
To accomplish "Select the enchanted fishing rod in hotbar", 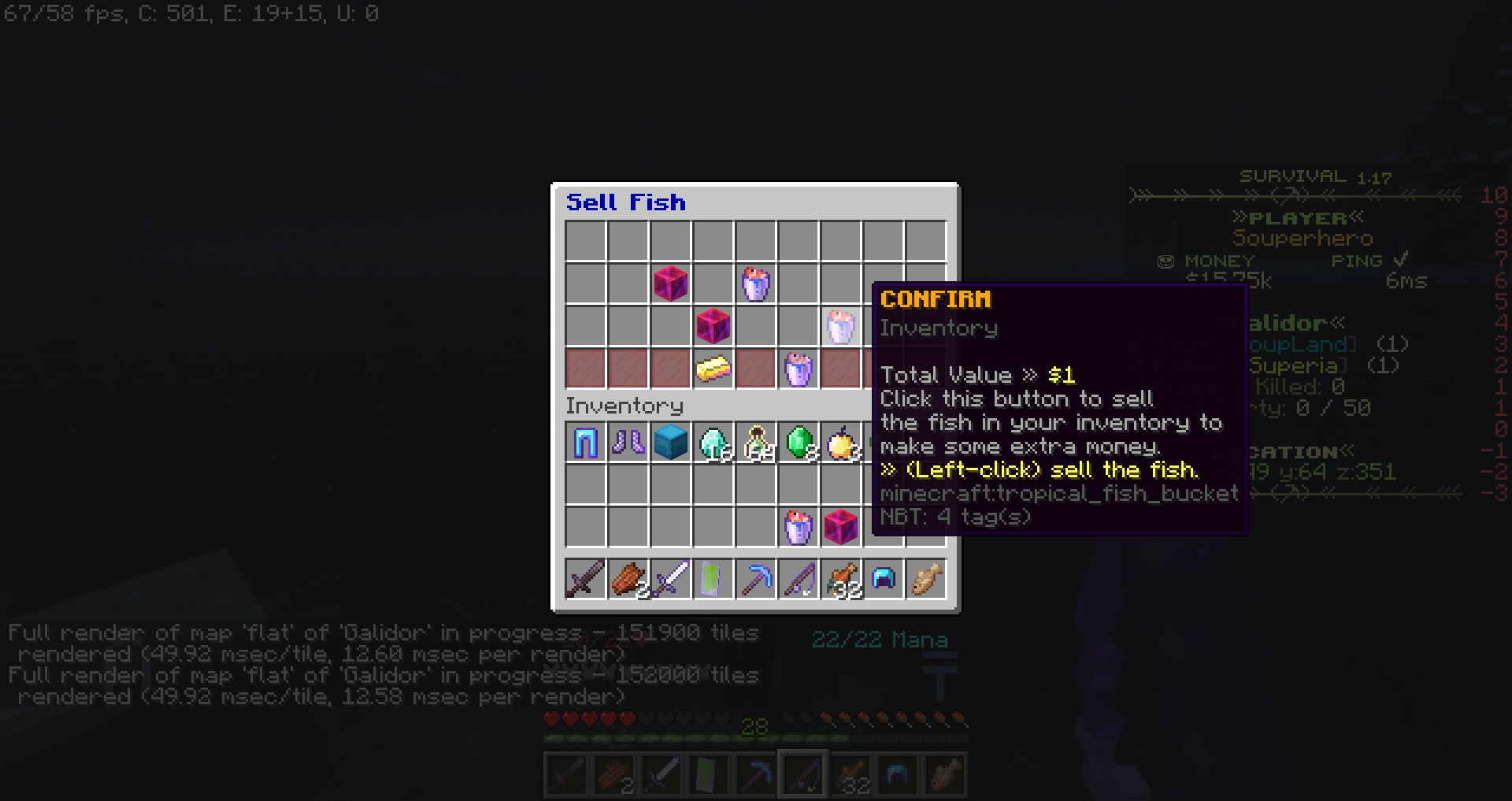I will (799, 579).
